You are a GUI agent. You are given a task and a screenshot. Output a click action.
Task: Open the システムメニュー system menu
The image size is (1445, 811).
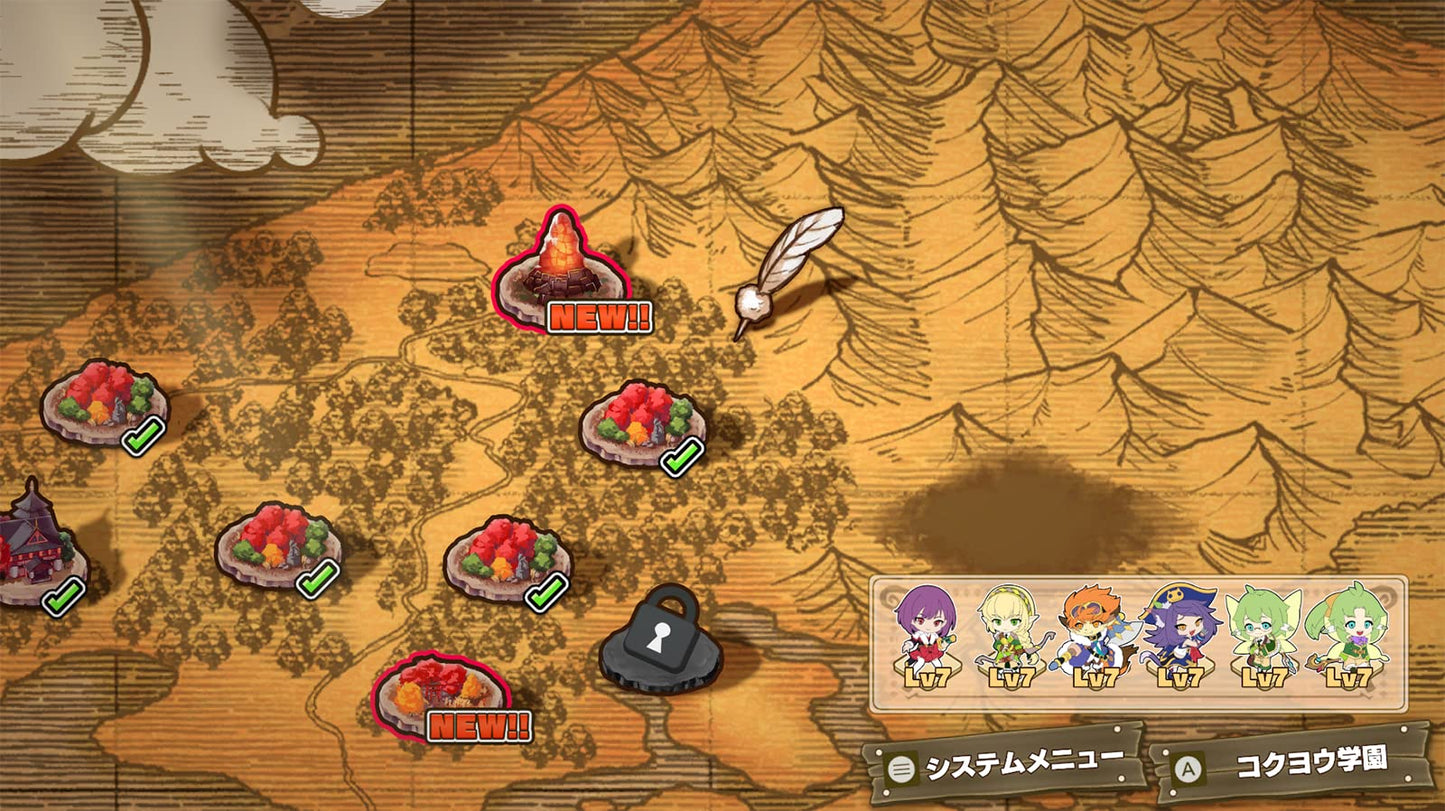click(1005, 765)
